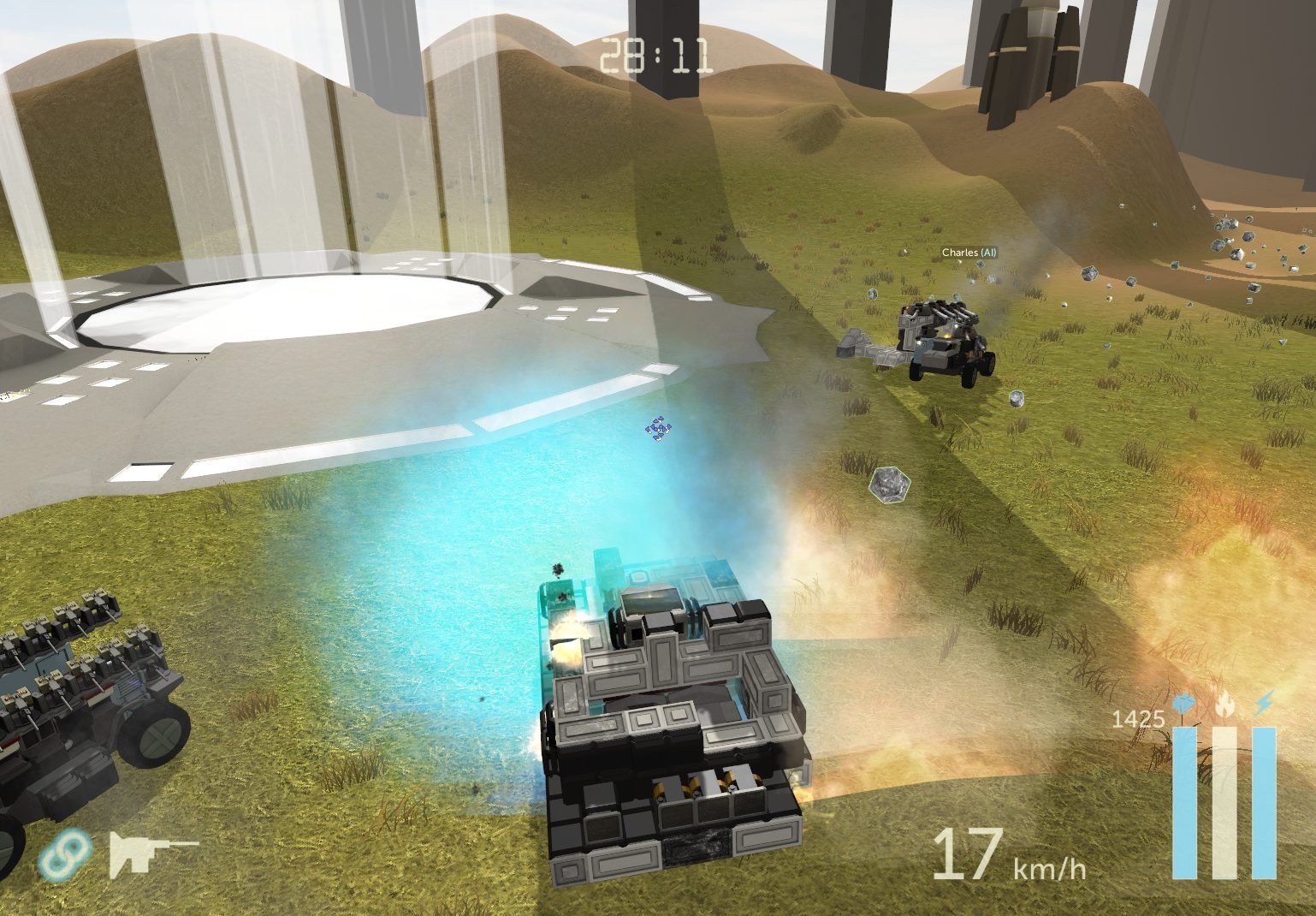Click the white flame icon
The width and height of the screenshot is (1316, 916).
click(x=1224, y=705)
